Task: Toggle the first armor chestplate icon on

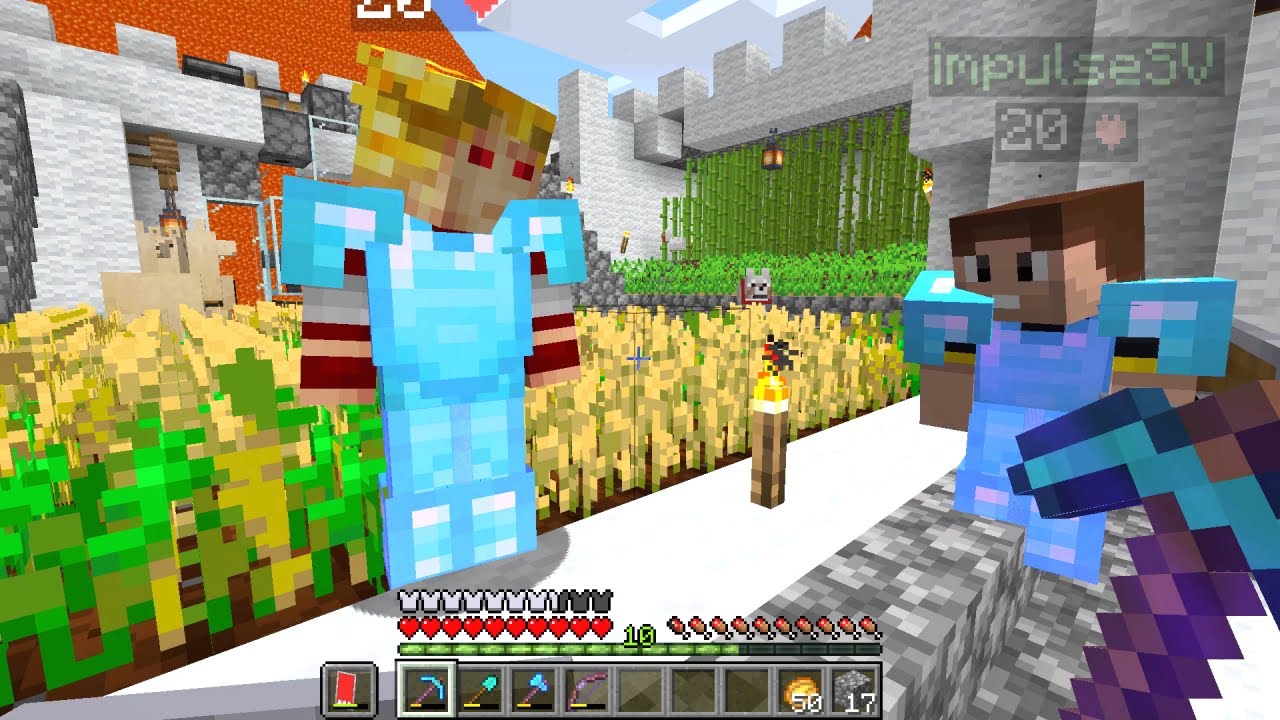Action: coord(406,600)
